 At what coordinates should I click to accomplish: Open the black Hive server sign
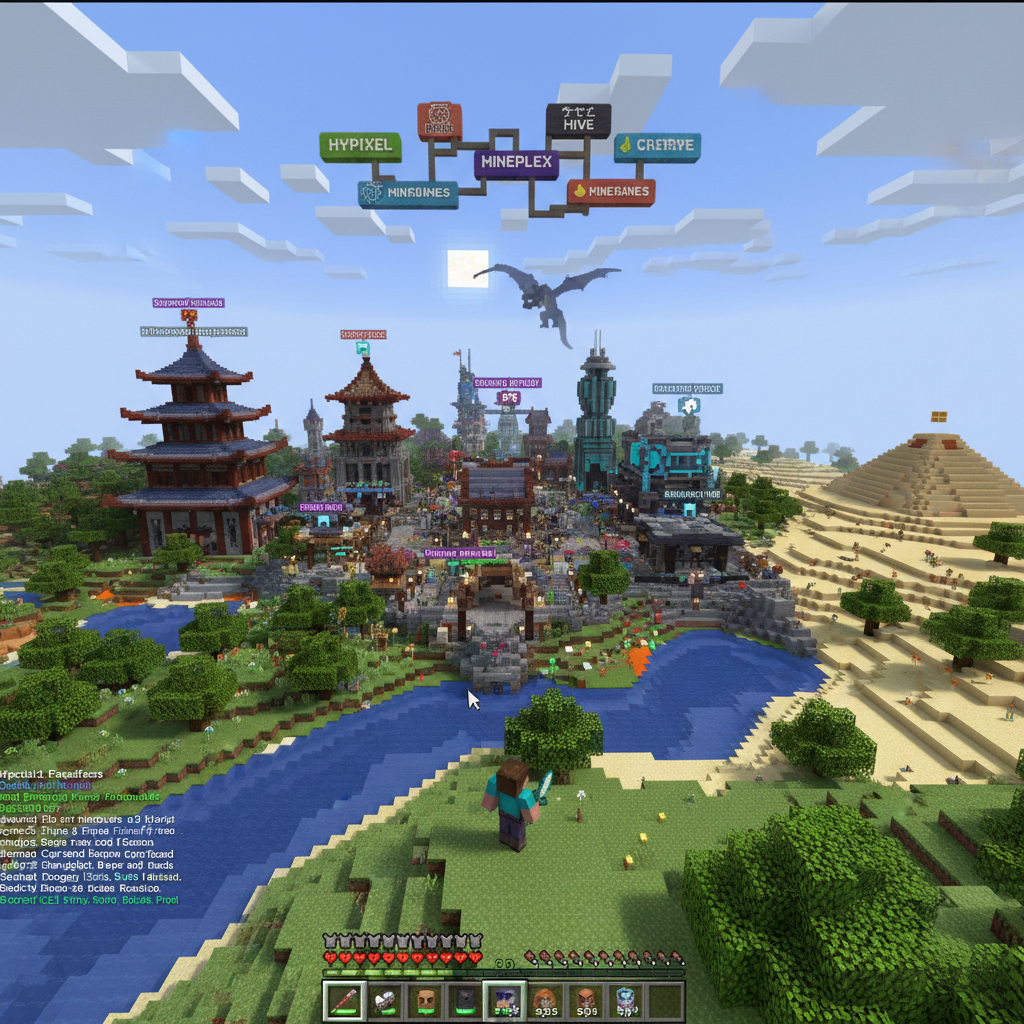pyautogui.click(x=578, y=121)
